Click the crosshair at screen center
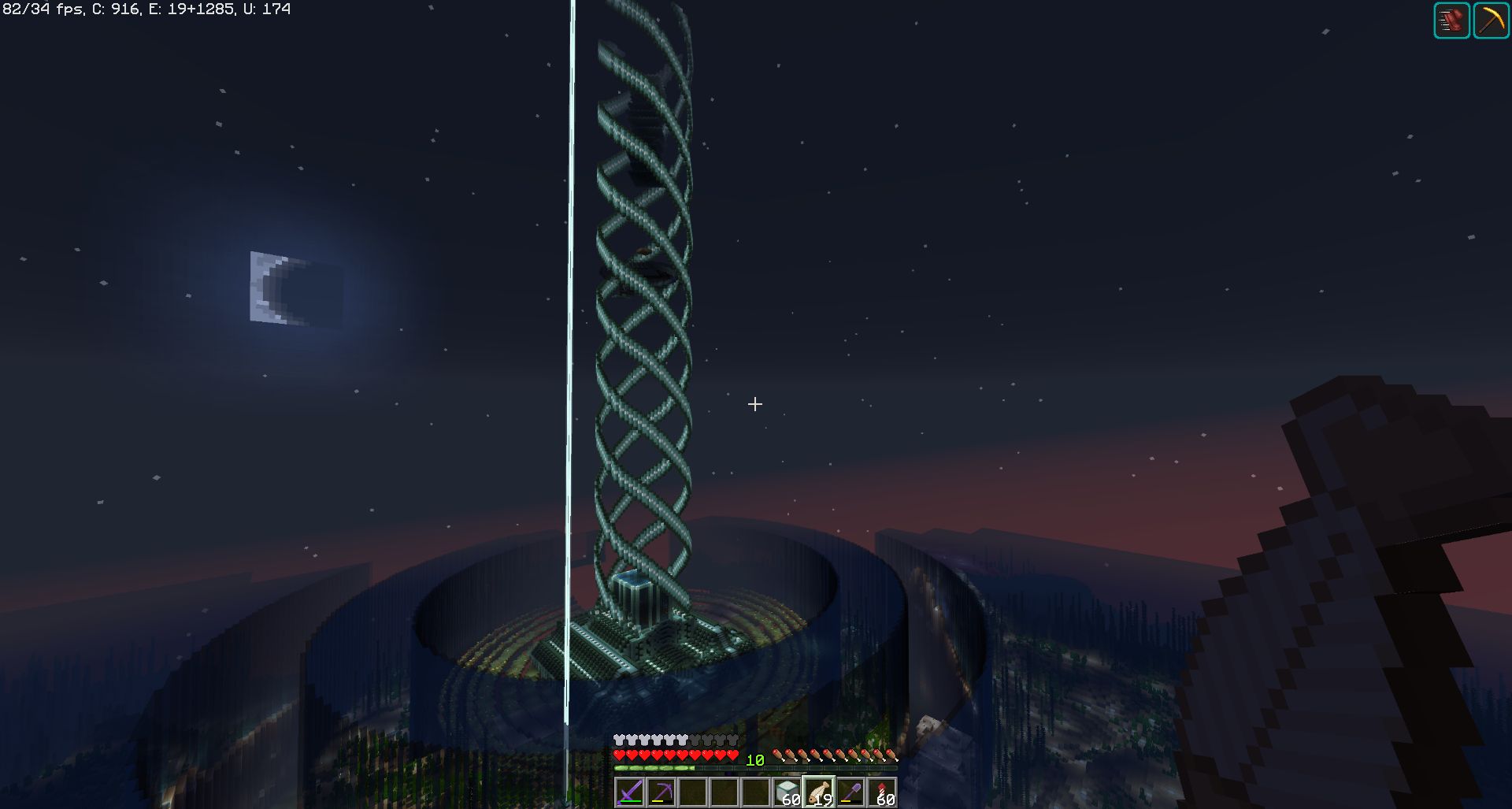The height and width of the screenshot is (809, 1512). [755, 404]
